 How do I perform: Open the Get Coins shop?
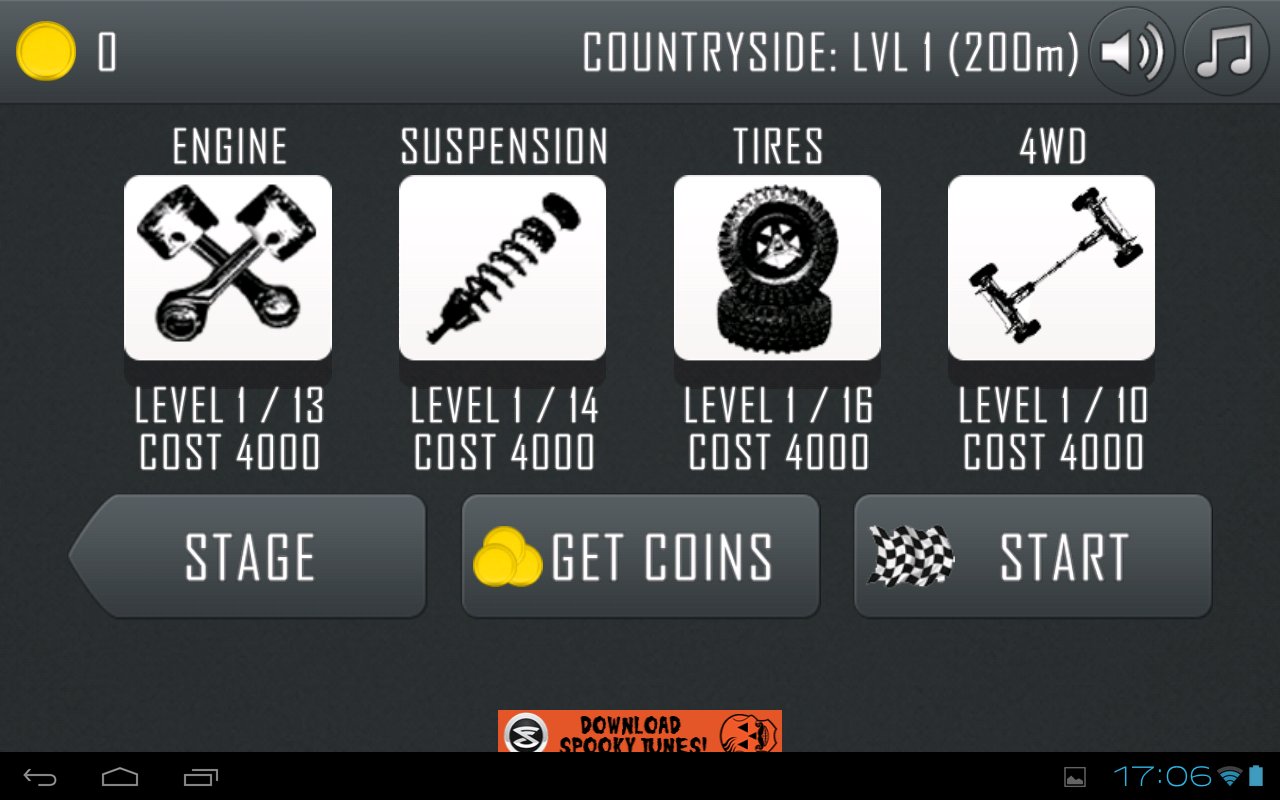pos(640,556)
